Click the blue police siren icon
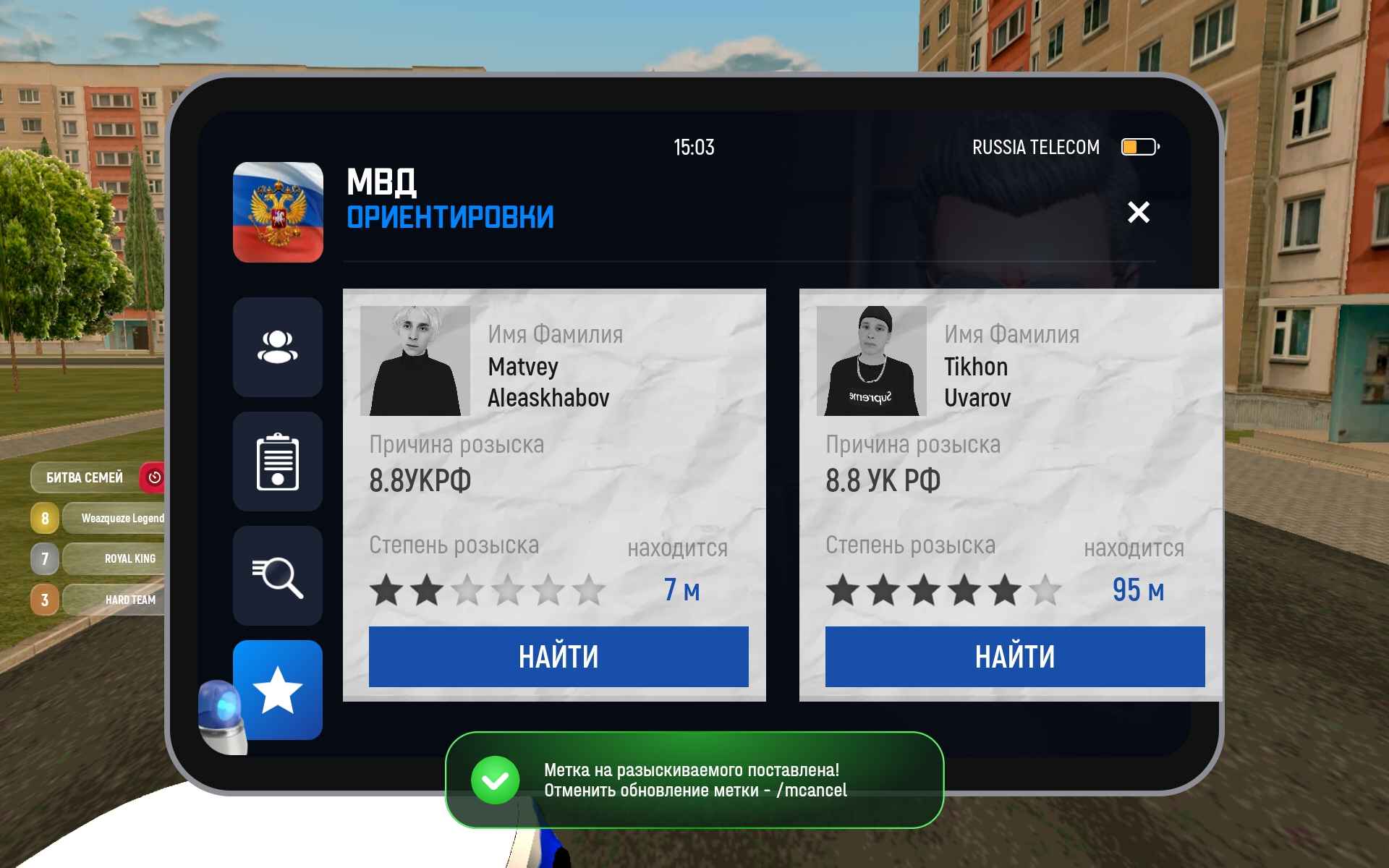Viewport: 1389px width, 868px height. 221,715
